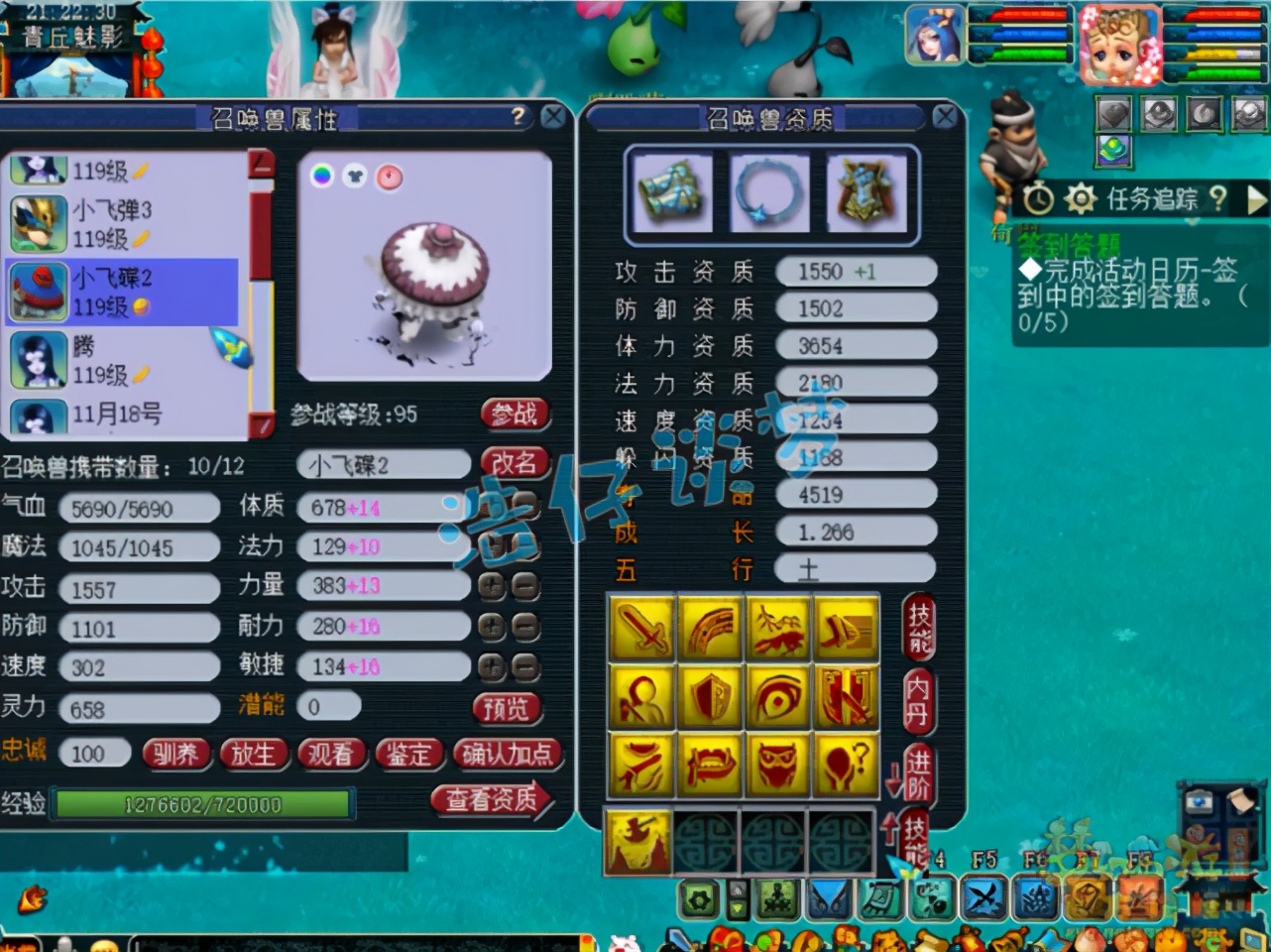Click the 鉴定 appraise button
Viewport: 1271px width, 952px height.
(408, 755)
